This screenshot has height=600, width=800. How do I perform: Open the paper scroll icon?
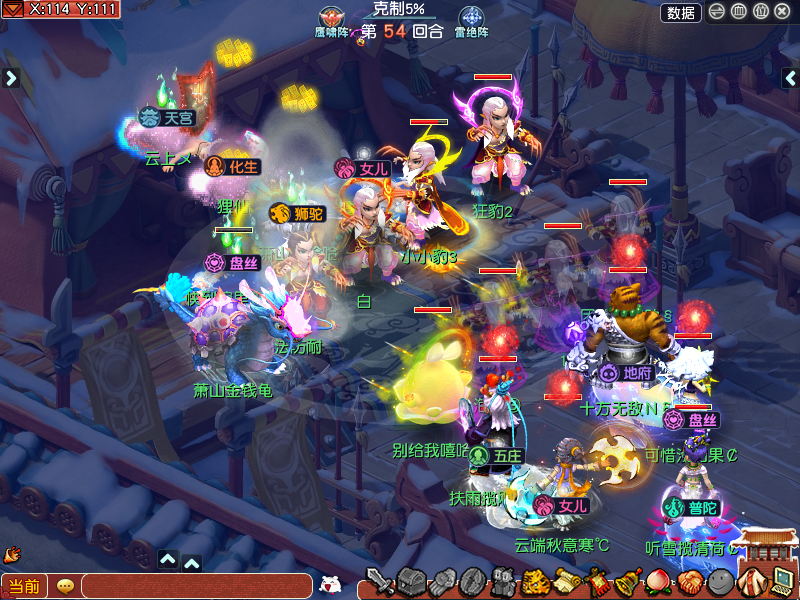click(567, 581)
